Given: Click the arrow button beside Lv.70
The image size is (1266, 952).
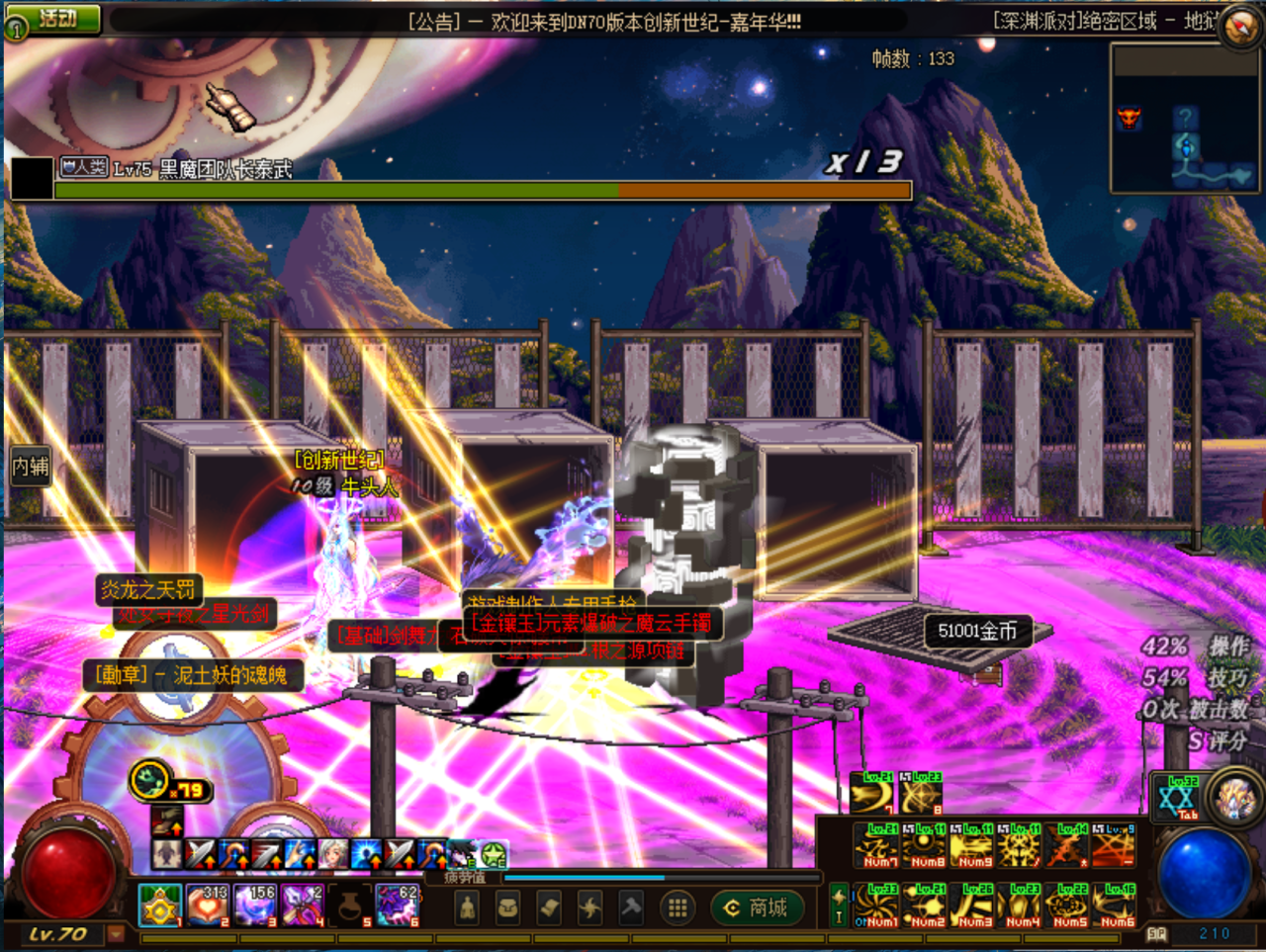Looking at the screenshot, I should pos(116,933).
